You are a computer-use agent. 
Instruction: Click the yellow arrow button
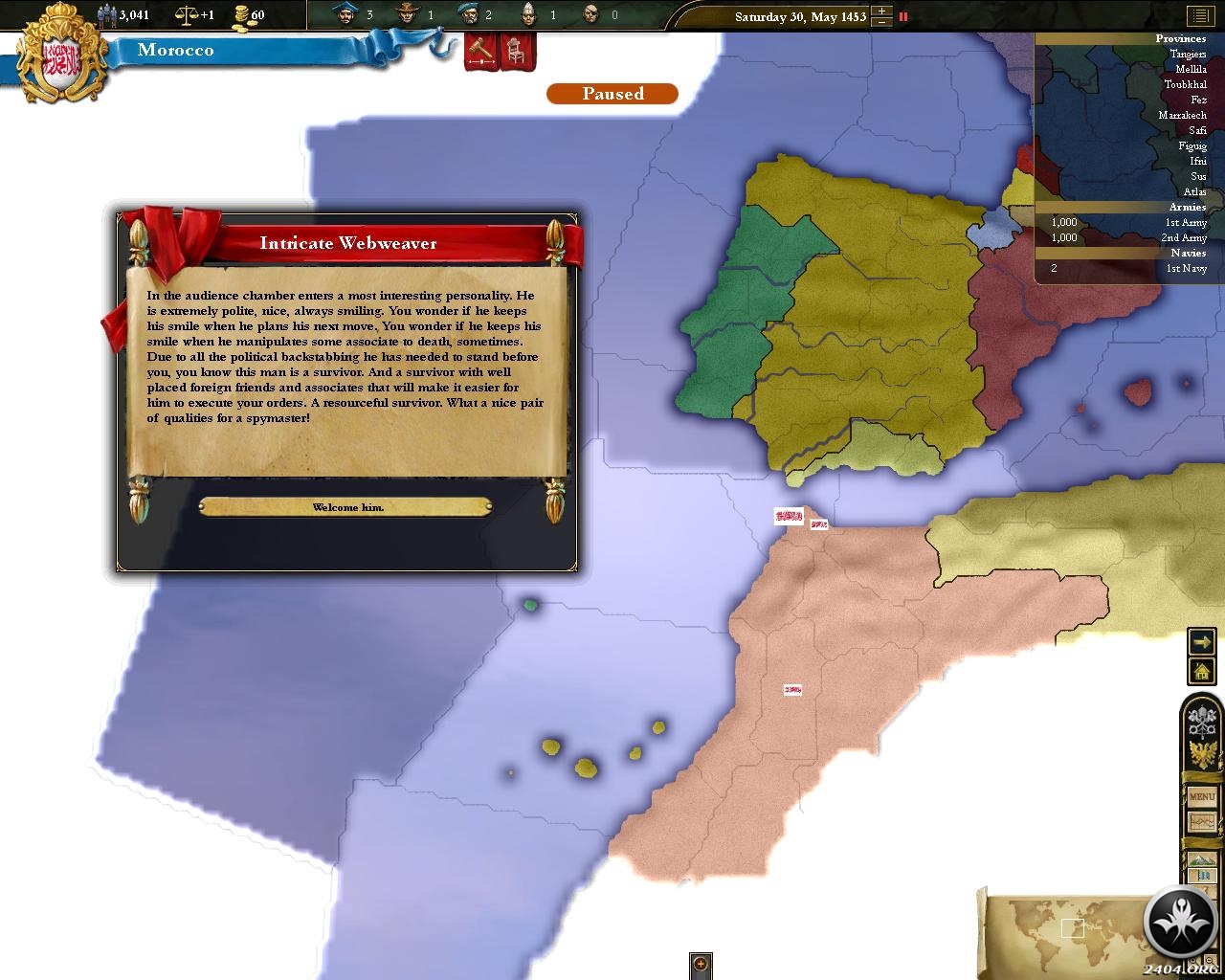(x=1201, y=641)
